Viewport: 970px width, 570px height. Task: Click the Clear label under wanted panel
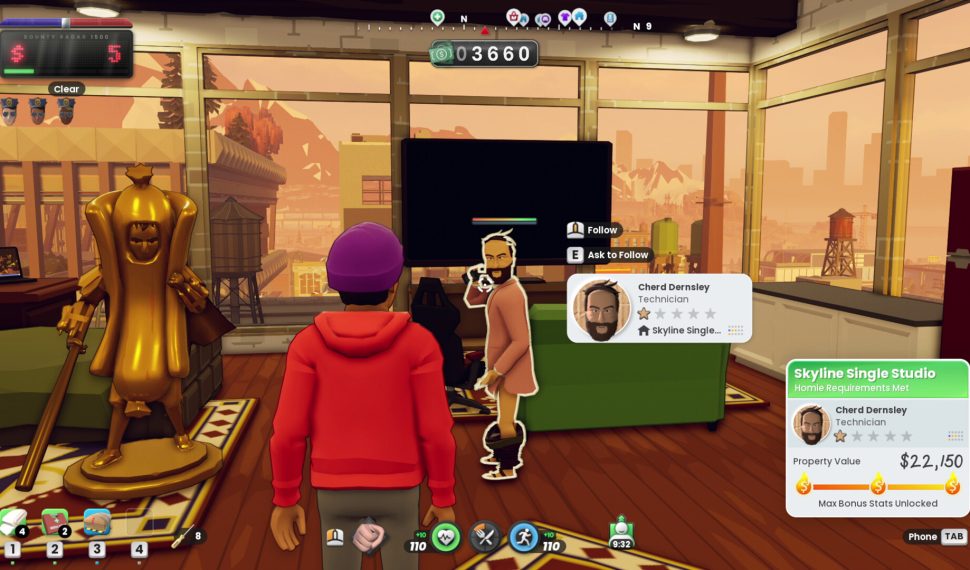pos(66,89)
